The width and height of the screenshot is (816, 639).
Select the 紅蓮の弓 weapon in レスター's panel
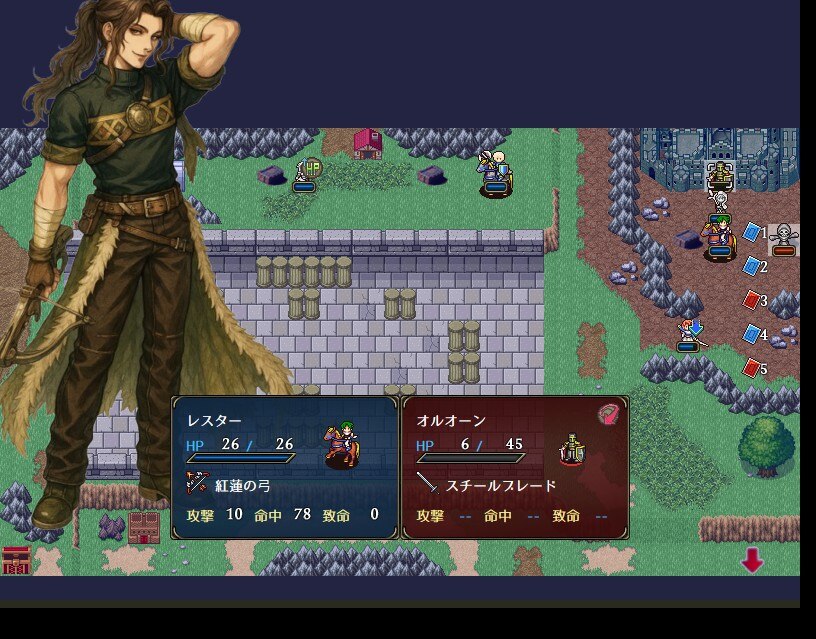(x=243, y=485)
